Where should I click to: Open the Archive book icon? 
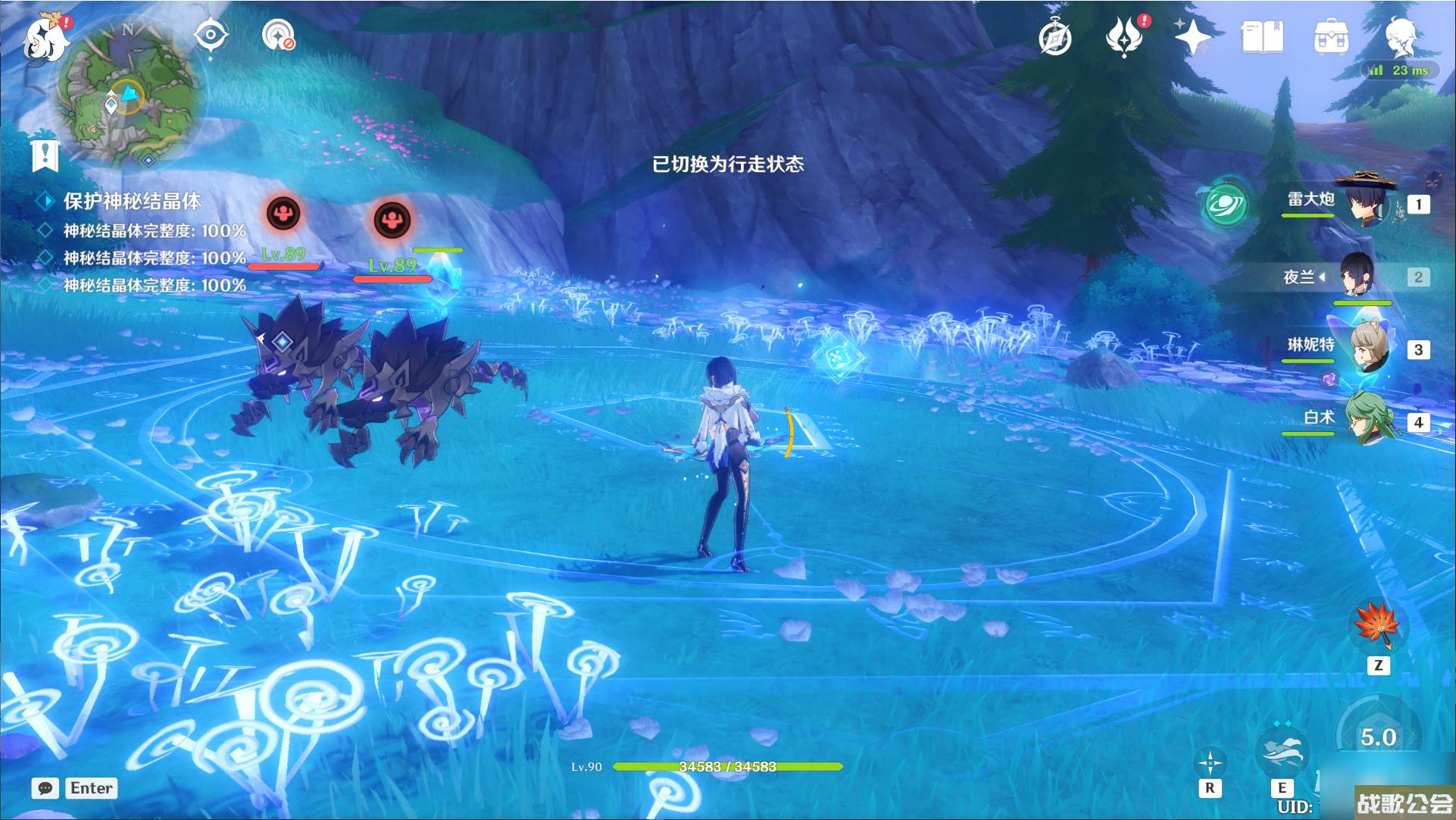(x=1262, y=36)
